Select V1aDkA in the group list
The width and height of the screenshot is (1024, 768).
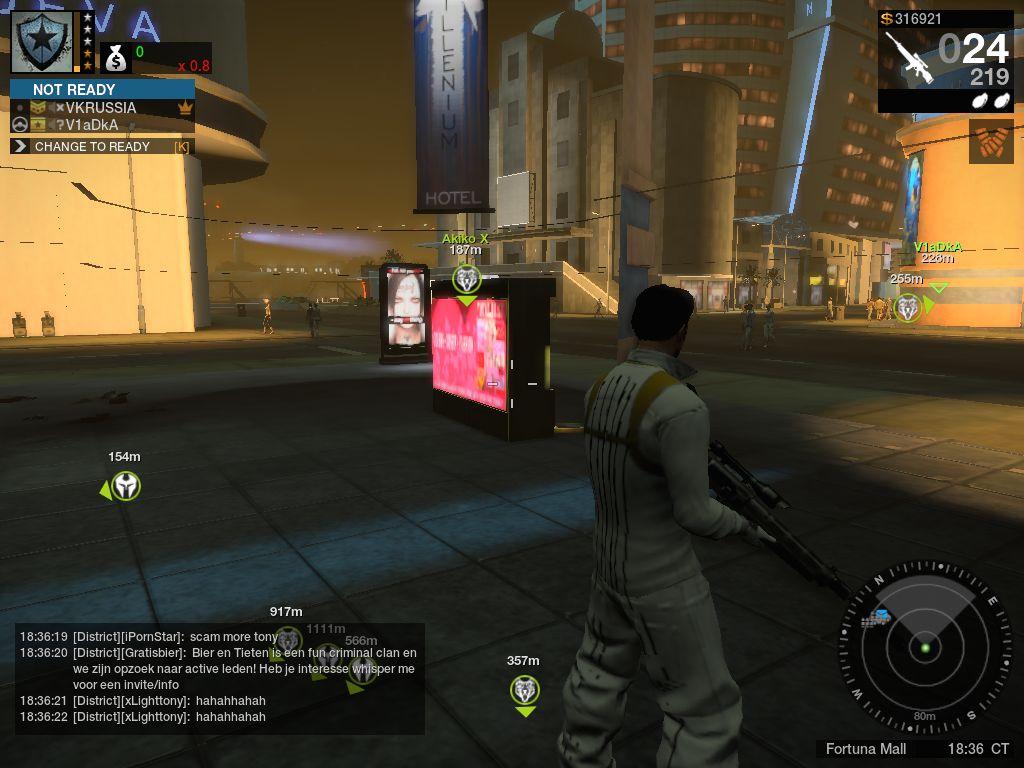tap(92, 125)
